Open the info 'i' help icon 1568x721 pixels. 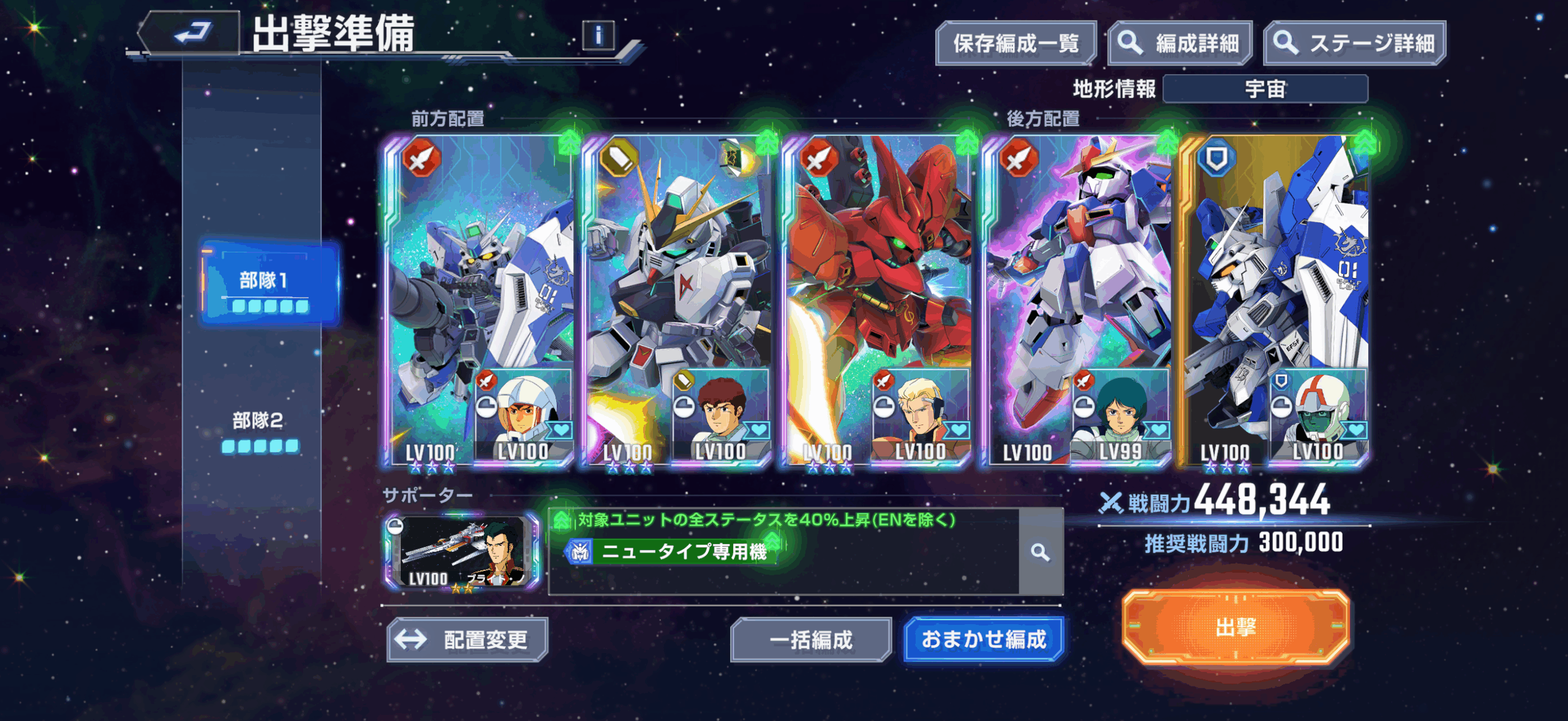click(x=598, y=36)
